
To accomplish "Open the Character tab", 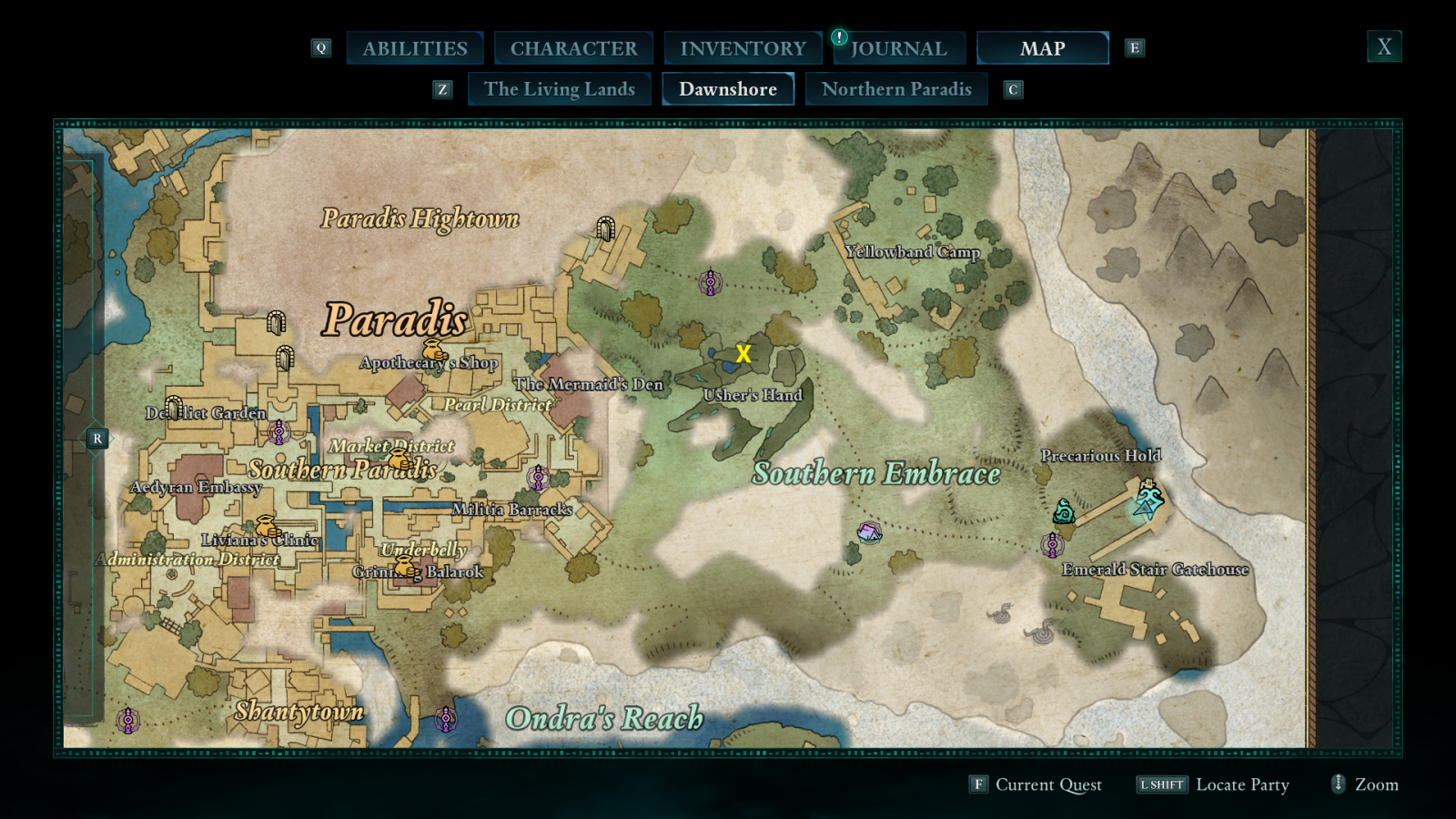I will click(x=573, y=48).
